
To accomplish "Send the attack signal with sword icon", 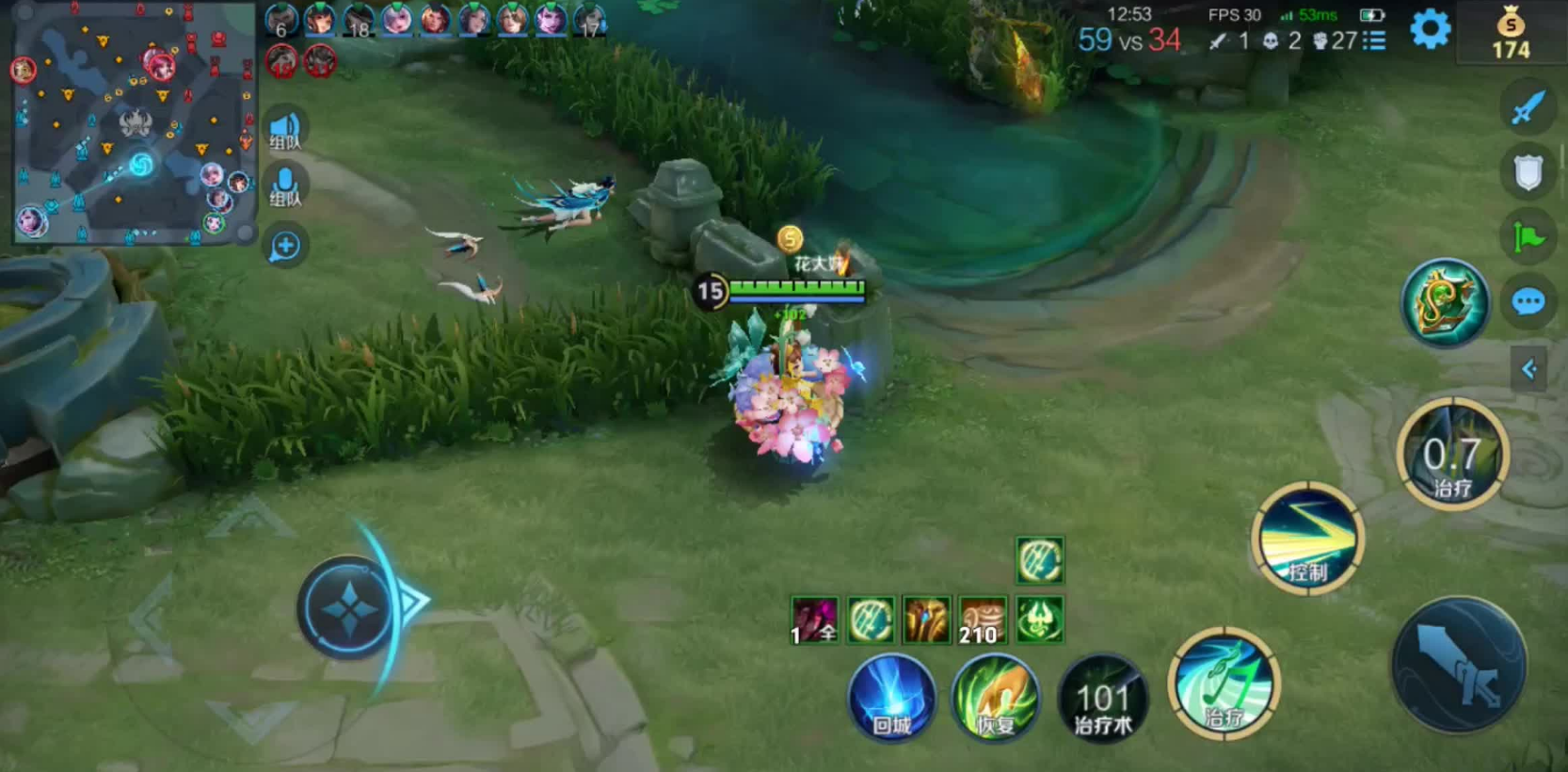I will tap(1527, 107).
